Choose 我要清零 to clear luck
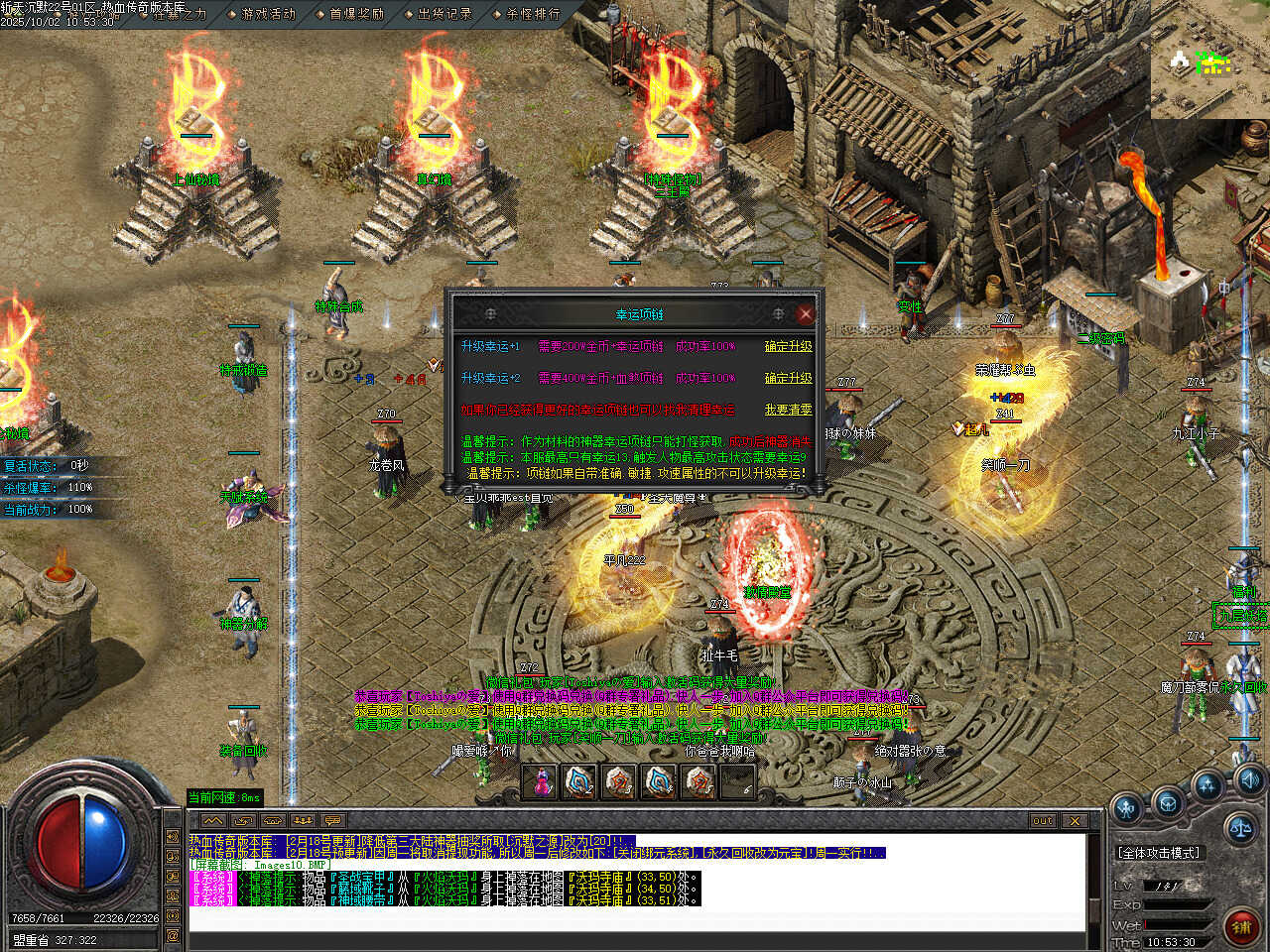 point(788,410)
